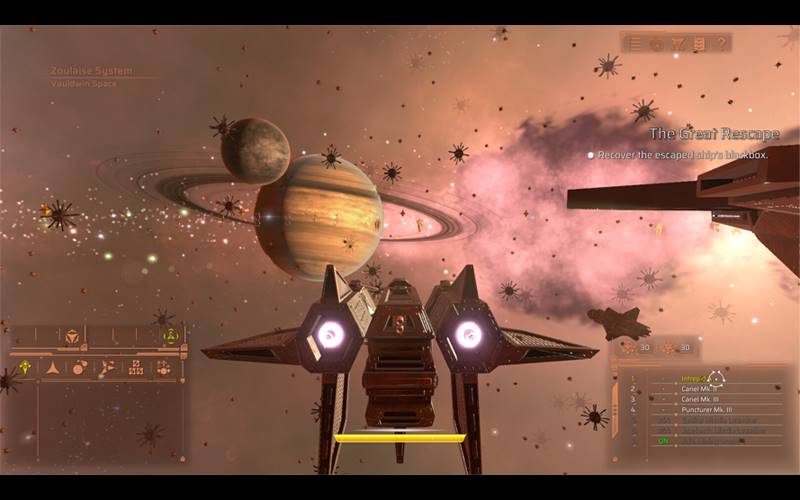Image resolution: width=800 pixels, height=500 pixels.
Task: Open the help question mark icon
Action: coord(721,43)
